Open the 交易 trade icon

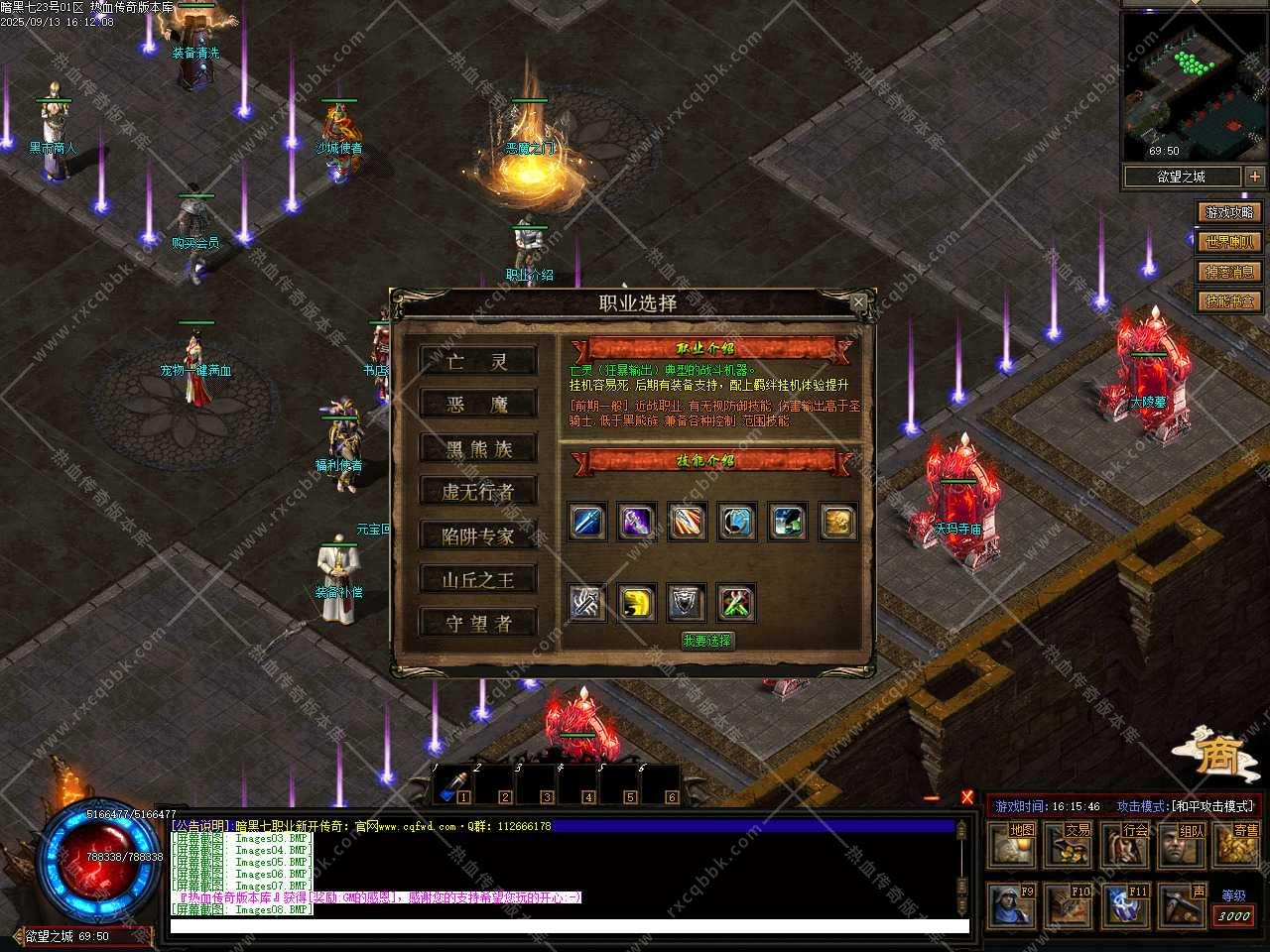tap(1070, 845)
